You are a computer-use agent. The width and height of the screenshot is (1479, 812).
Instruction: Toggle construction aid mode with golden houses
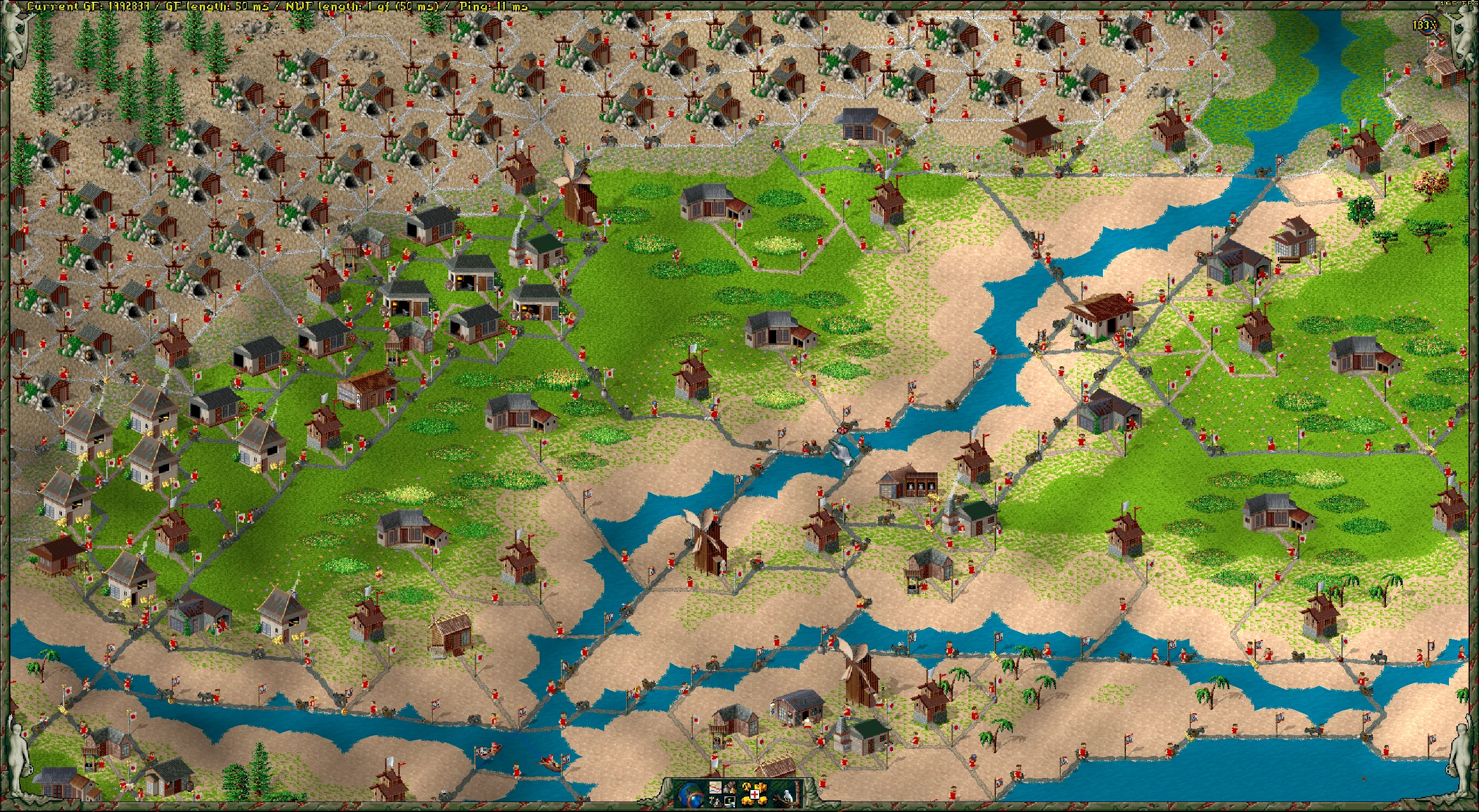[754, 794]
